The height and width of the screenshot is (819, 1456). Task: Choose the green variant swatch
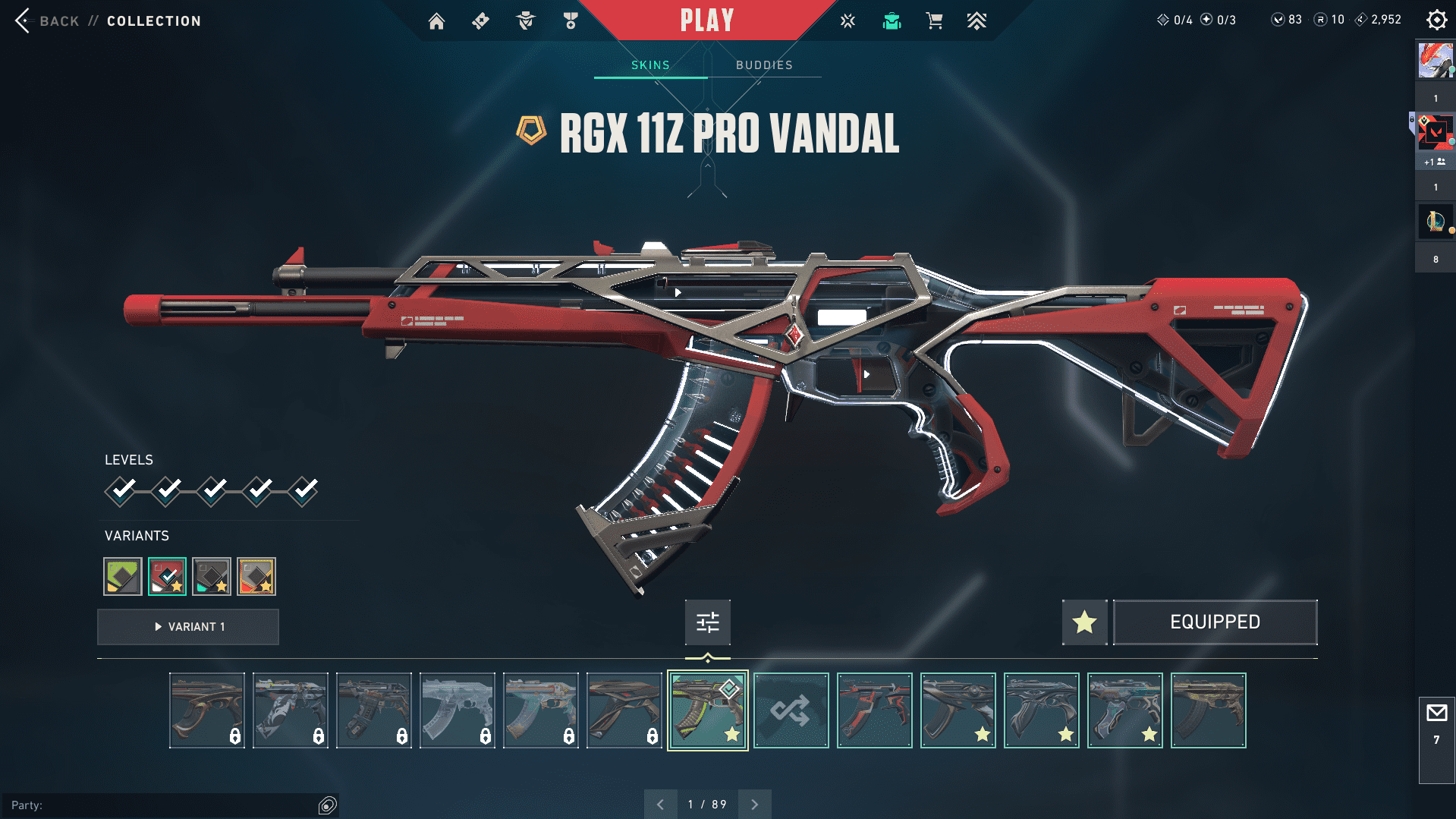123,577
